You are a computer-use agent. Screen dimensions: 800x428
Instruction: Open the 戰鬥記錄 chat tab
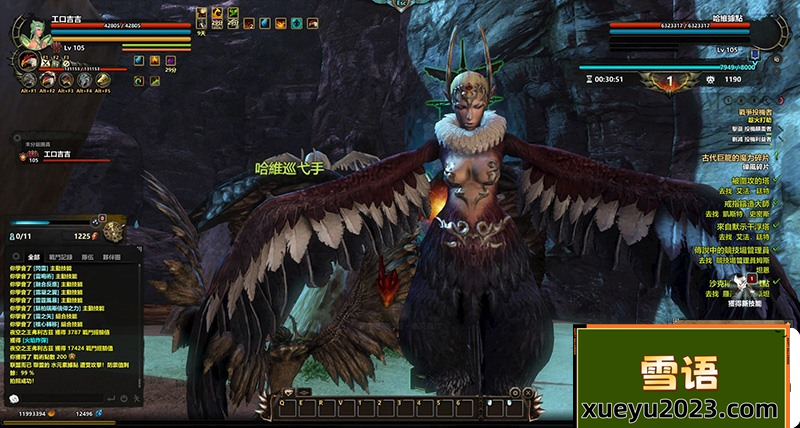point(61,257)
